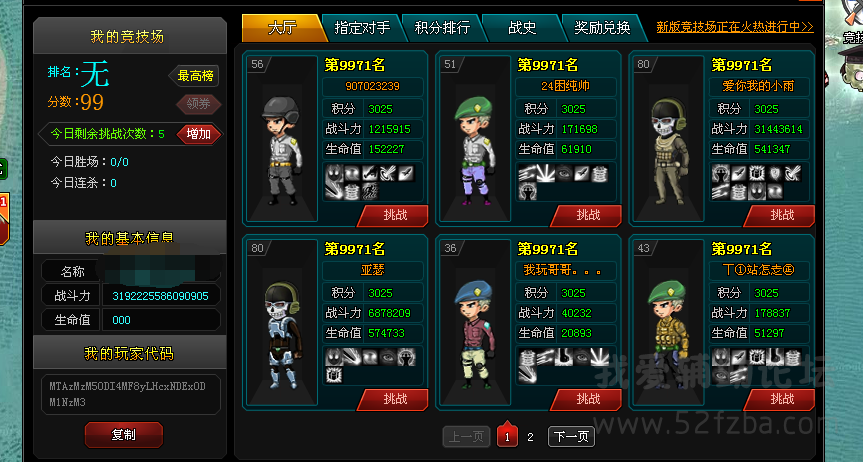Challenge player 我玩哥哥
This screenshot has height=462, width=863.
click(x=587, y=399)
